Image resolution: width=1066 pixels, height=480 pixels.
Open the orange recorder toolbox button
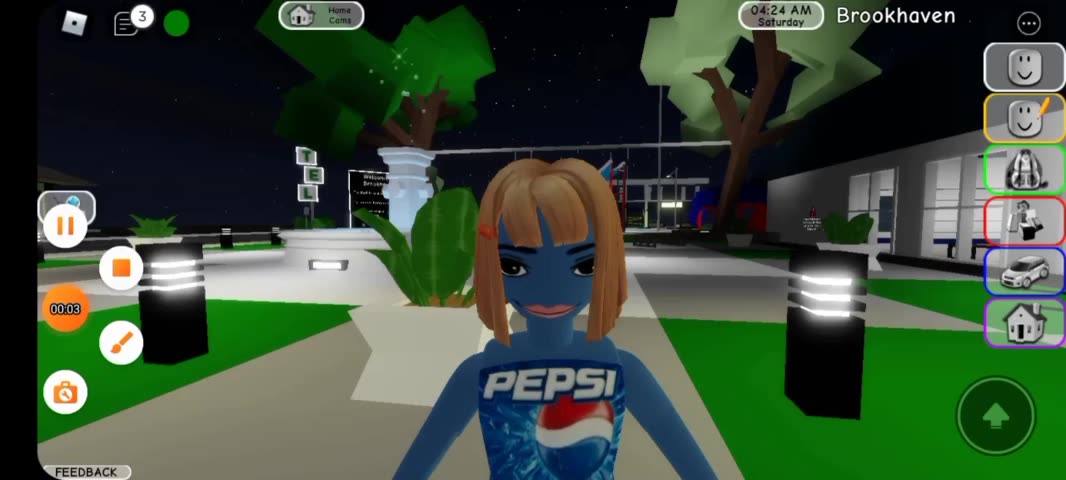click(x=65, y=392)
